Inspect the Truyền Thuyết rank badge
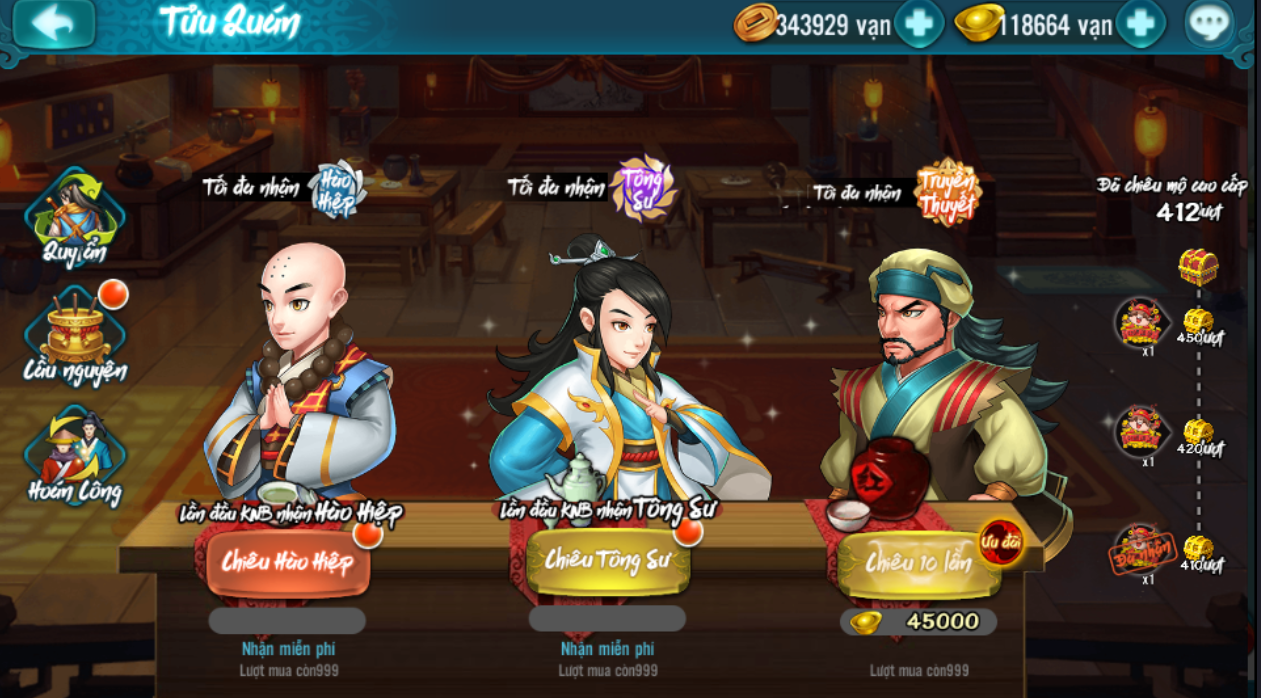 (x=946, y=192)
